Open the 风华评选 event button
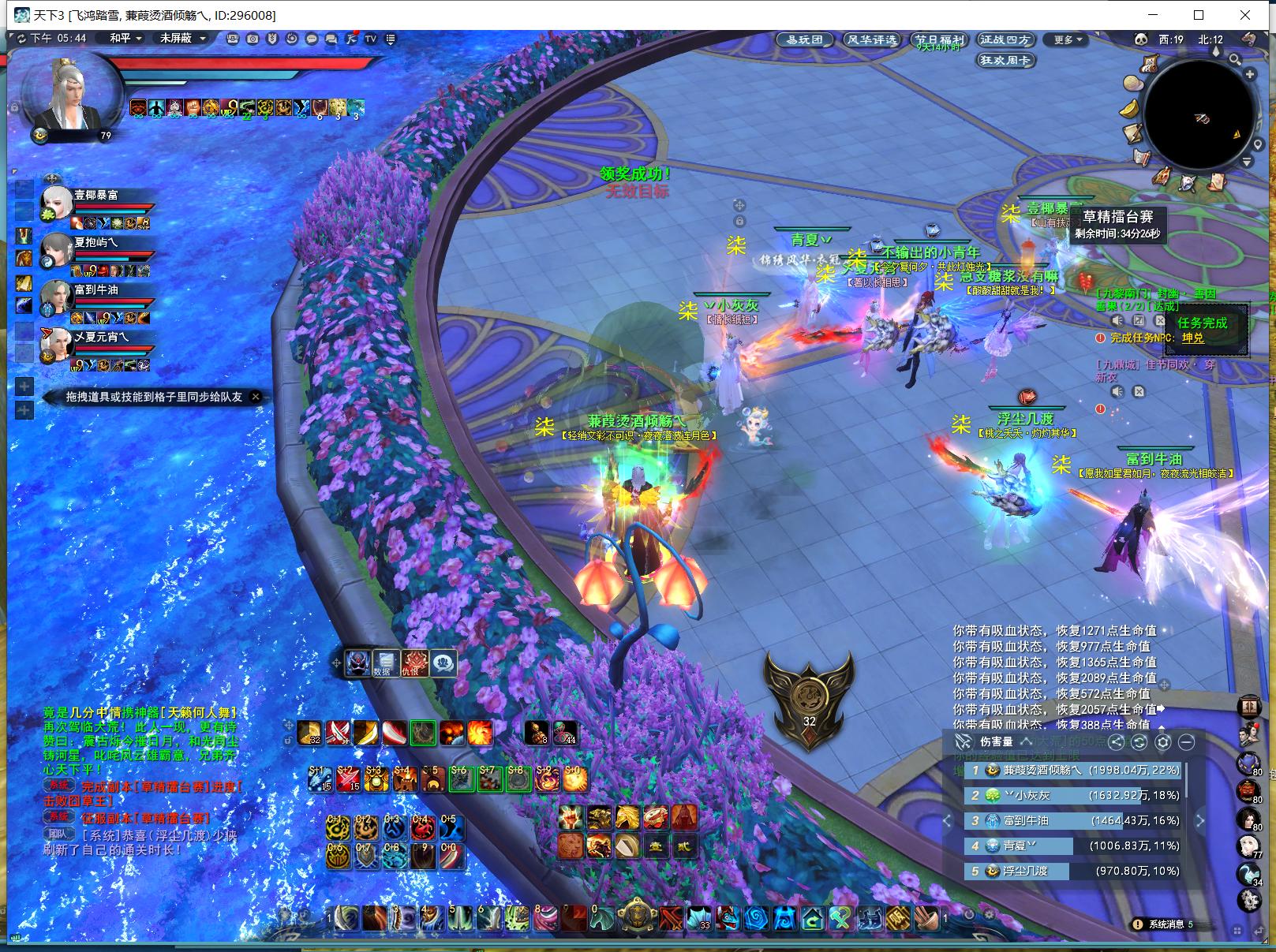 tap(871, 39)
